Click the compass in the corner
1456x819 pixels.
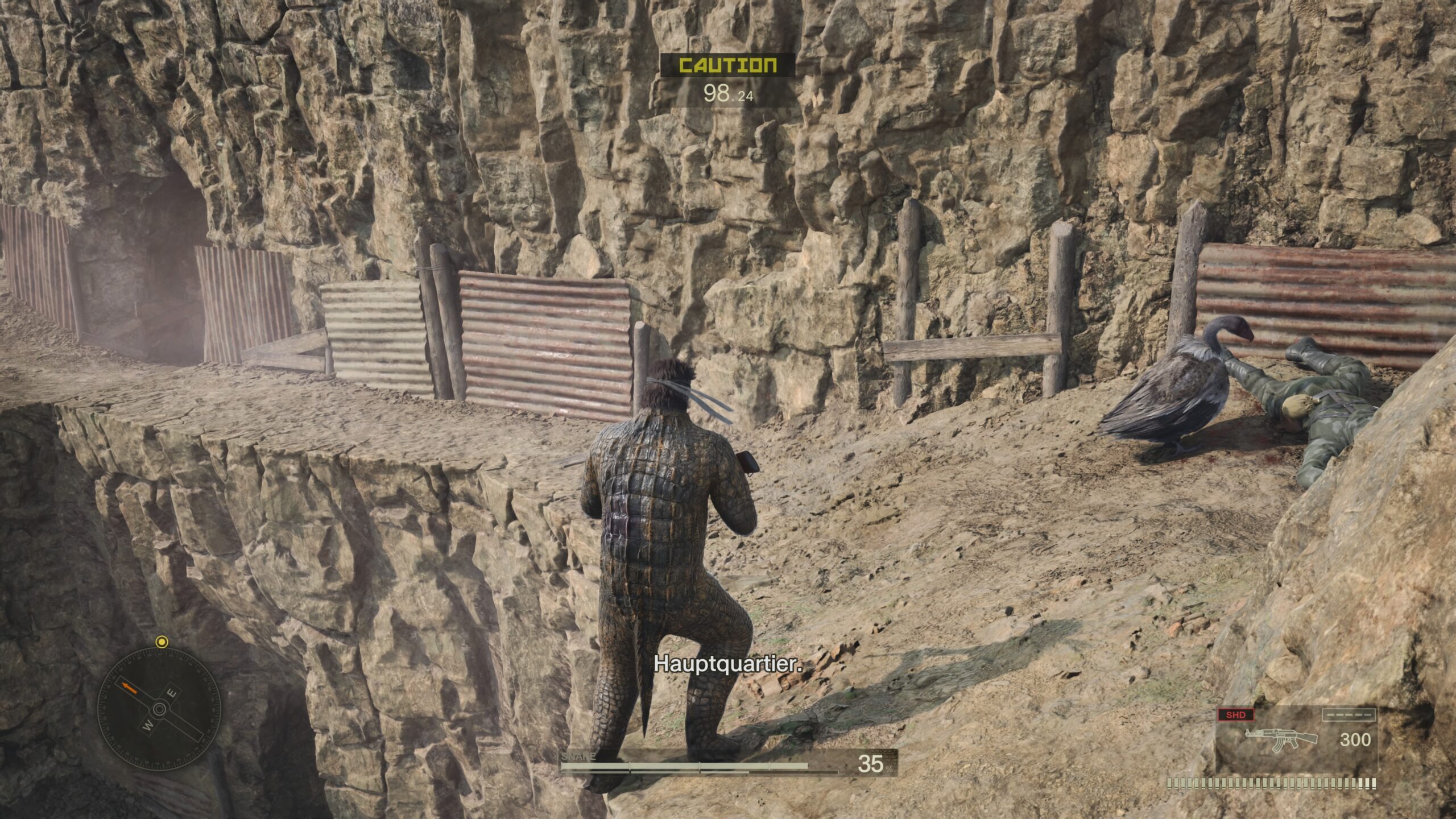click(x=159, y=709)
